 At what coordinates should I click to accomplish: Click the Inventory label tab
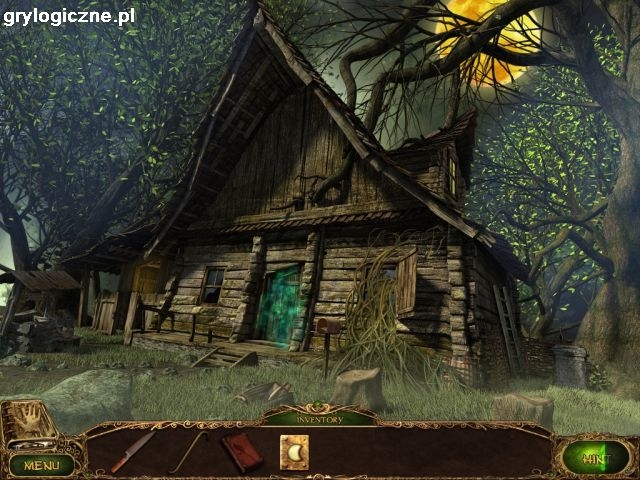pyautogui.click(x=319, y=419)
